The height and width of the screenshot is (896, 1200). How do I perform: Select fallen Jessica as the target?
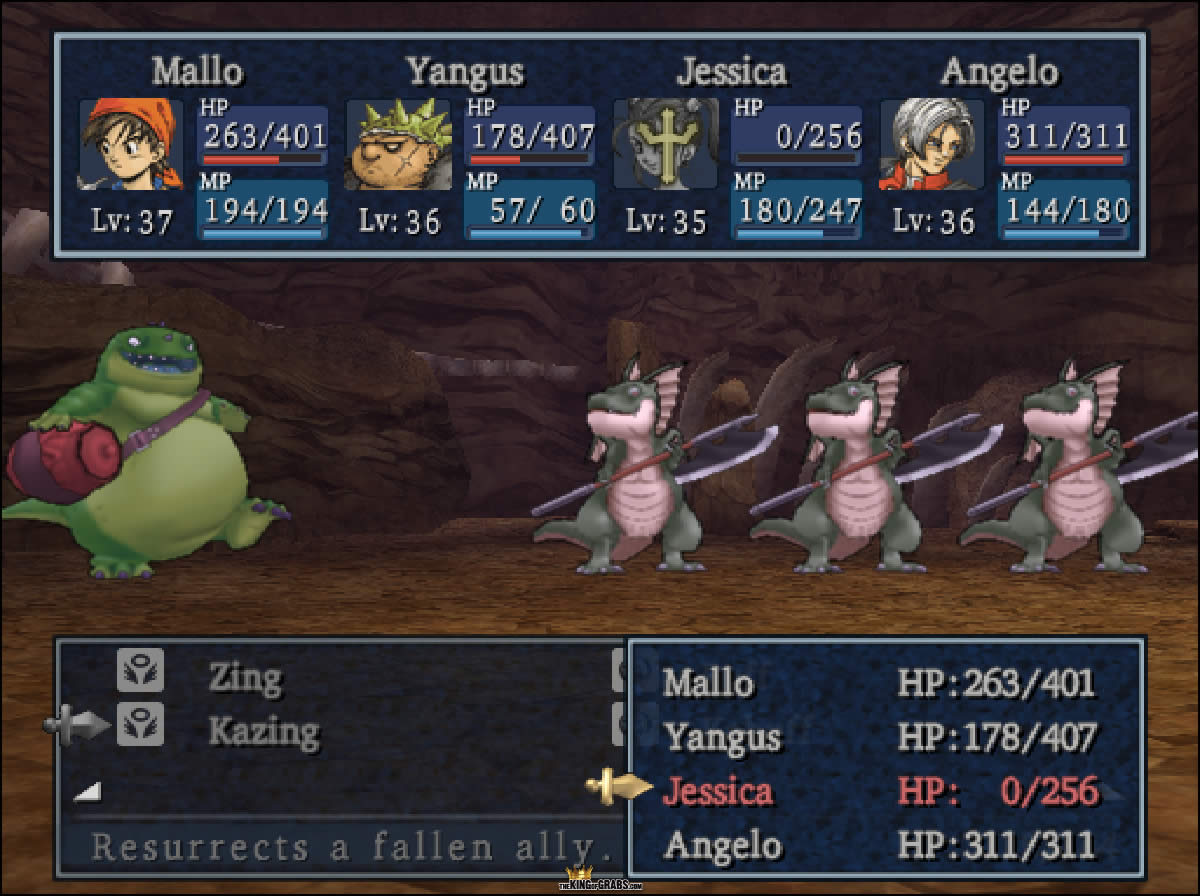717,791
